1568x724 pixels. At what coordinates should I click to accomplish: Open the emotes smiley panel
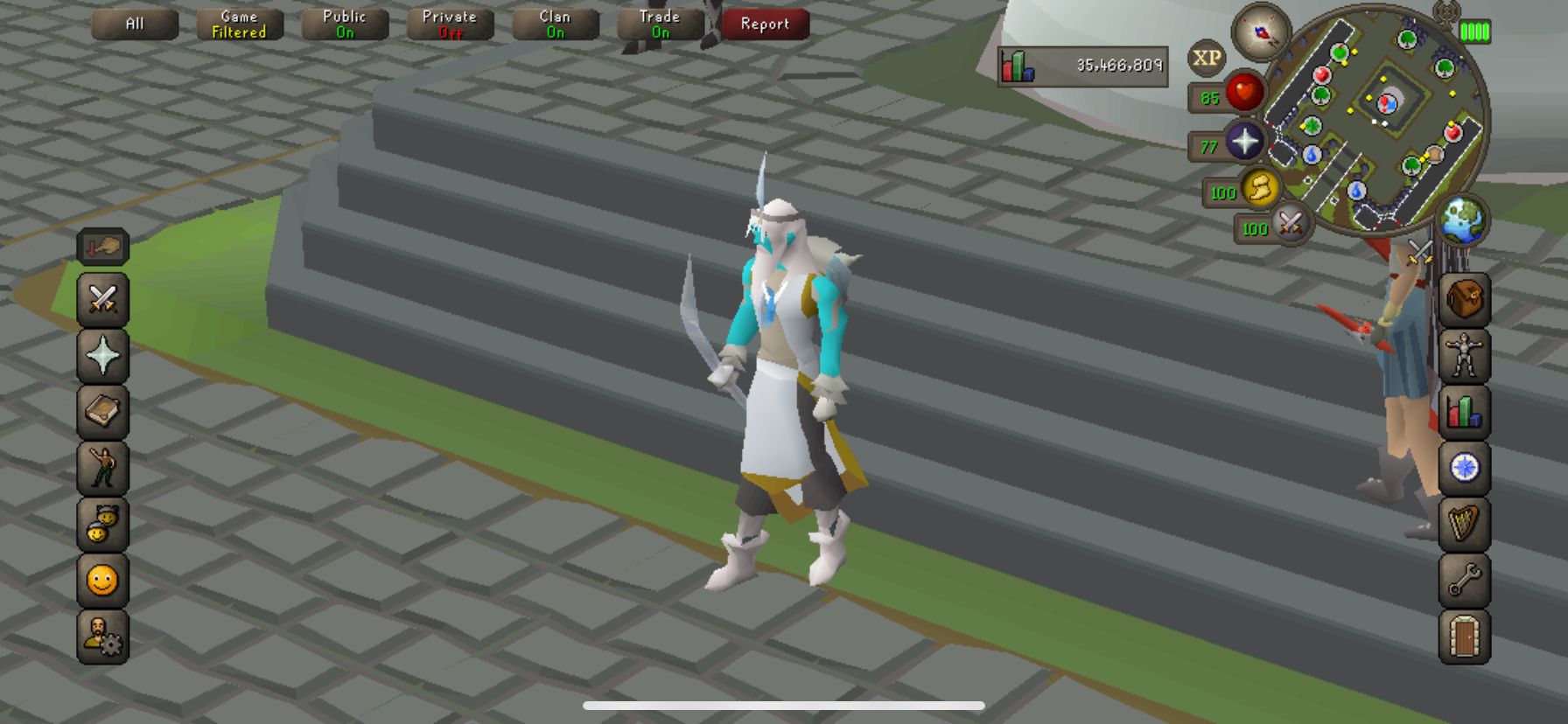102,581
